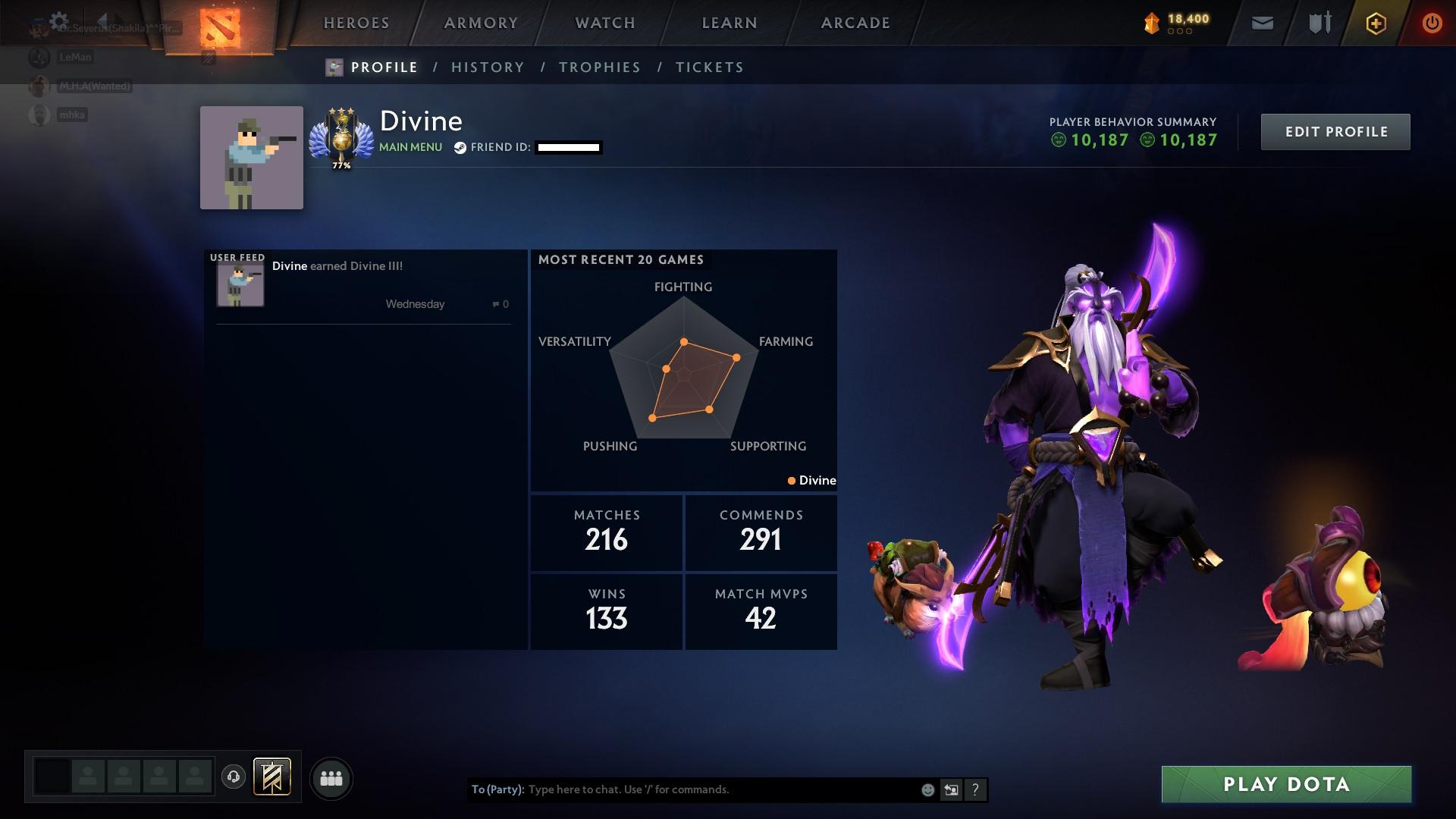Open the chat help question mark icon
1456x819 pixels.
975,790
